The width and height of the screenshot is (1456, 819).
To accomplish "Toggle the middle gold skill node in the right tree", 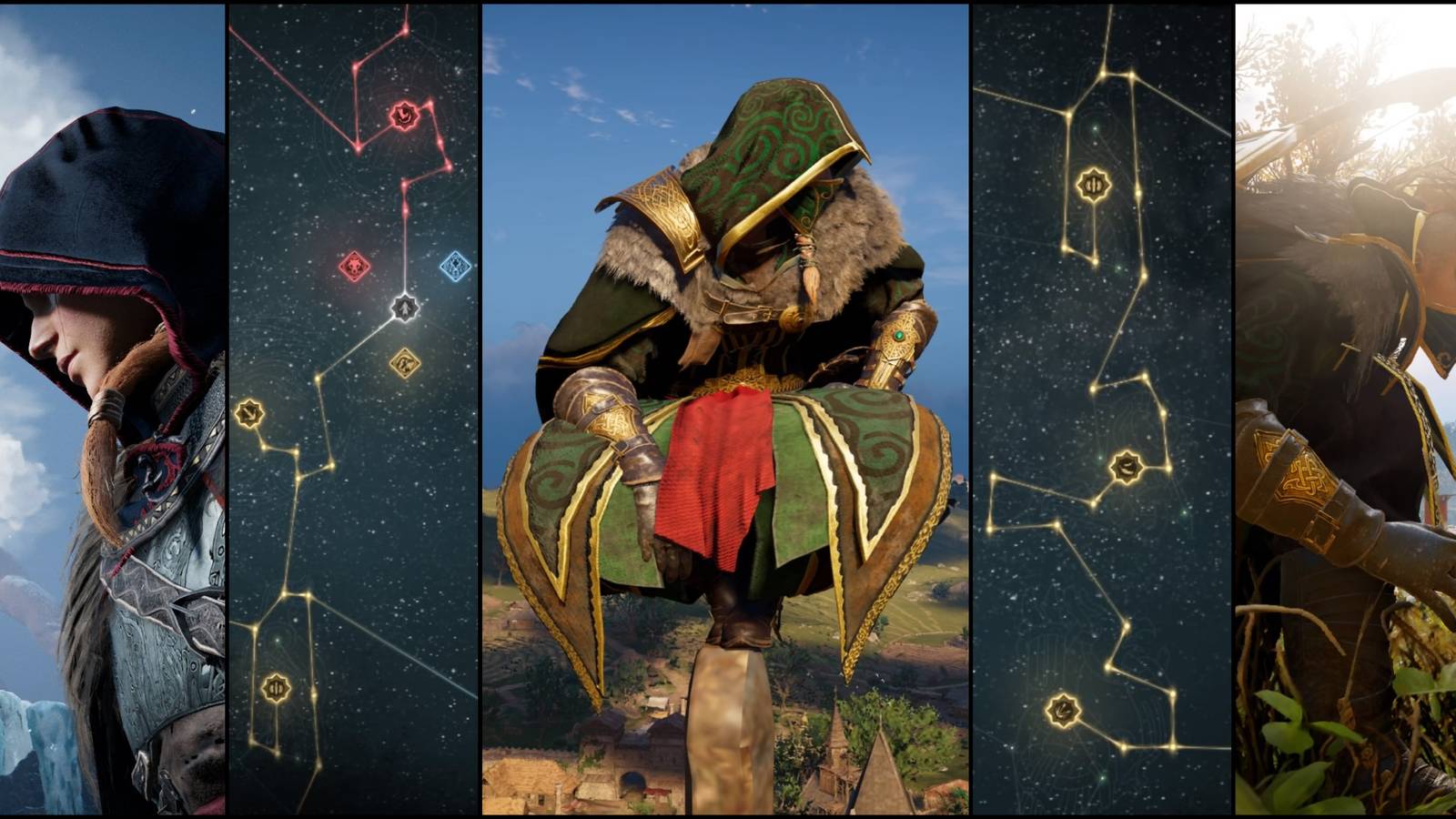I will [1126, 464].
